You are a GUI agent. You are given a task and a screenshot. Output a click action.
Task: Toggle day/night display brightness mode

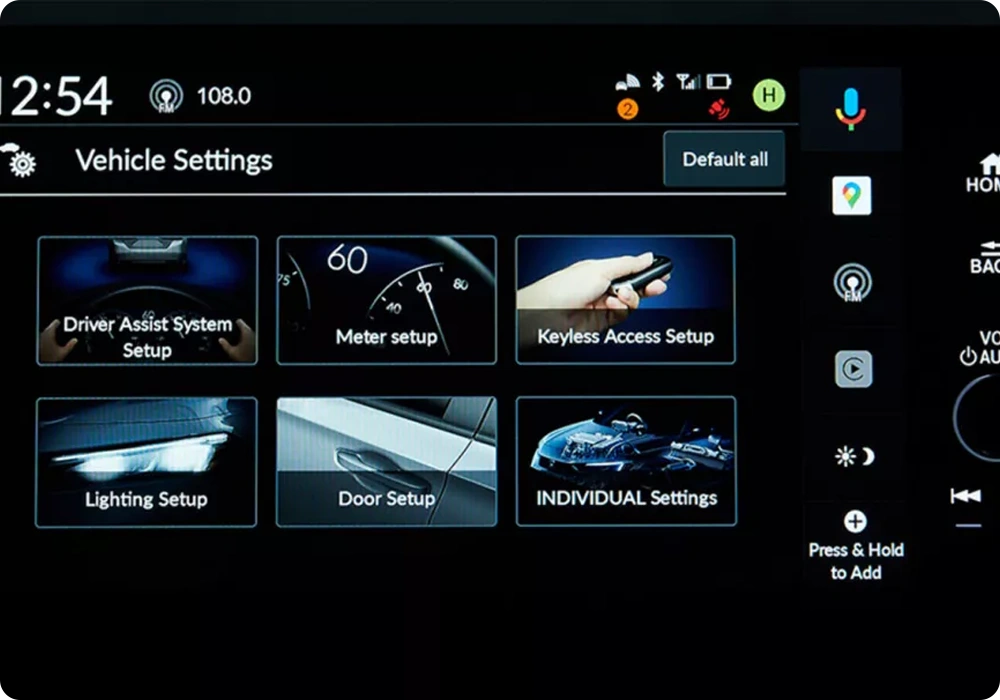pyautogui.click(x=854, y=457)
